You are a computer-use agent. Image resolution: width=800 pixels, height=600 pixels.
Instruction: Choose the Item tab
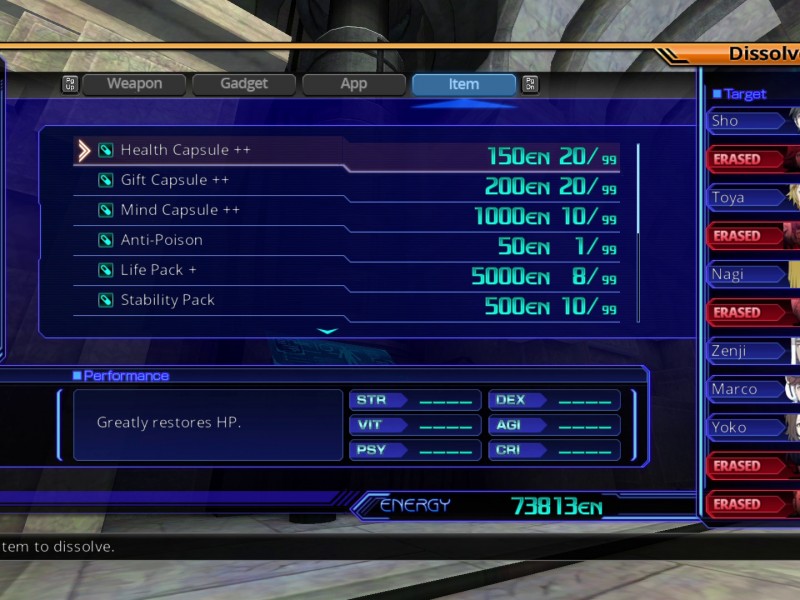click(463, 84)
